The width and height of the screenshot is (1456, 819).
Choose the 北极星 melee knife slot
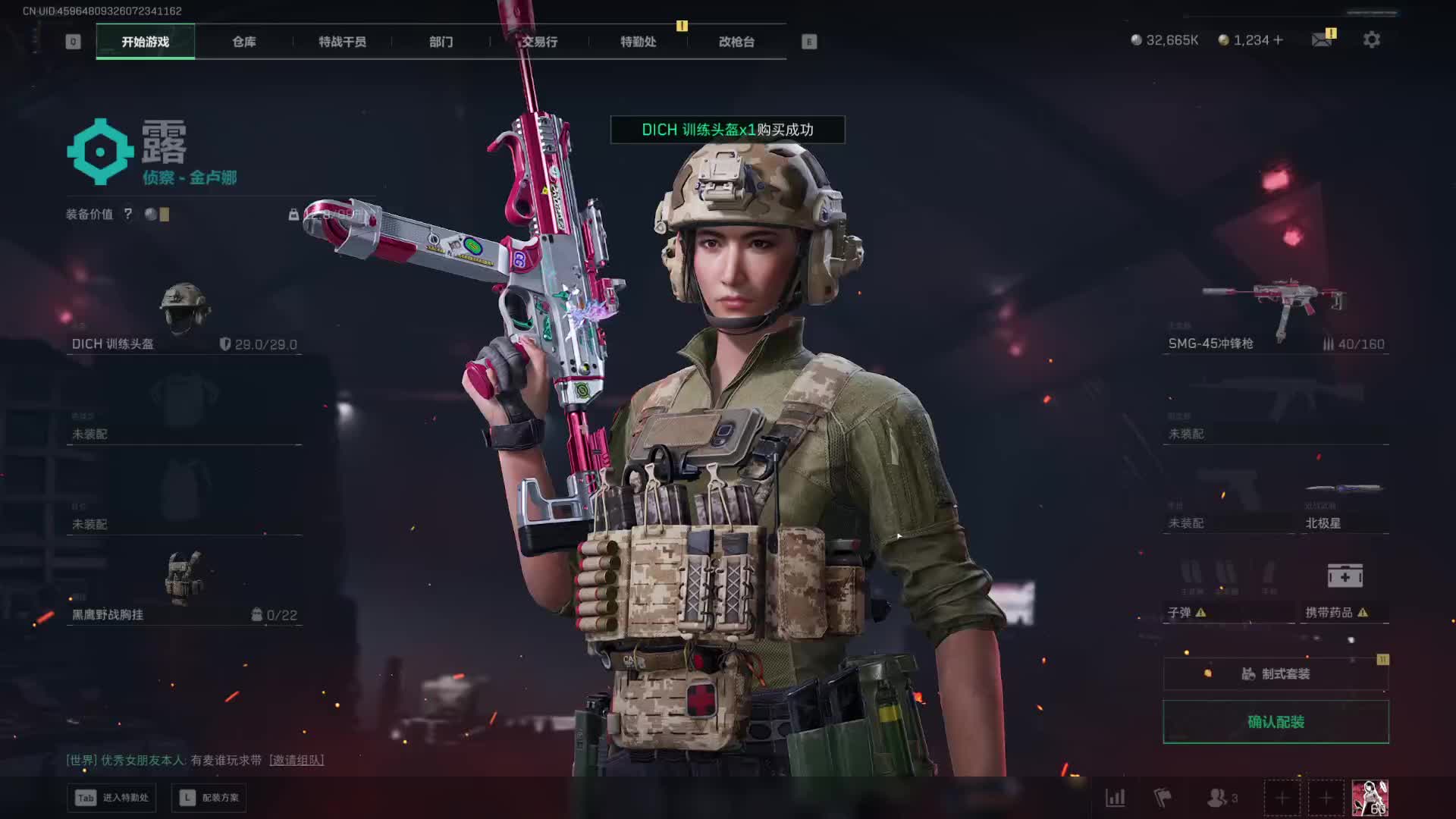click(1345, 504)
